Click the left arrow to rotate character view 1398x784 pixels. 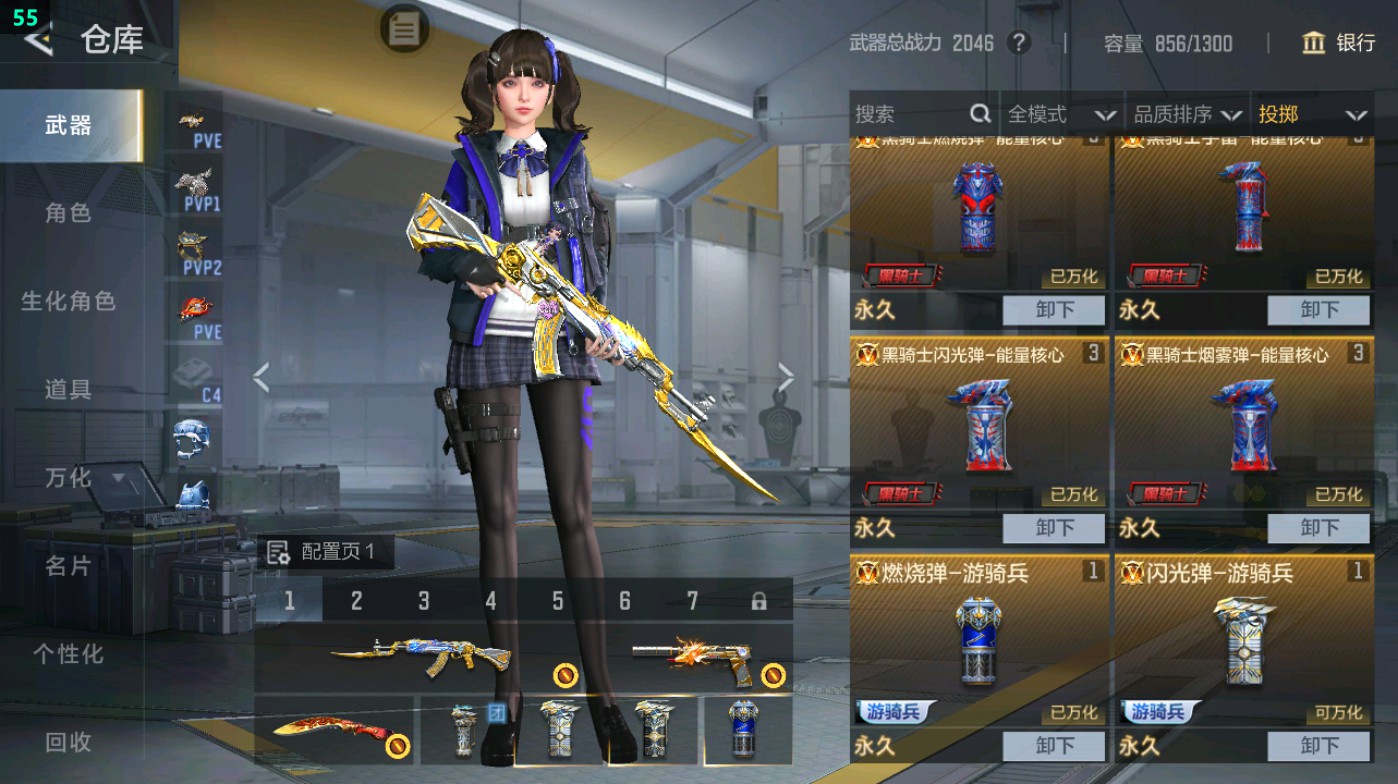coord(262,378)
